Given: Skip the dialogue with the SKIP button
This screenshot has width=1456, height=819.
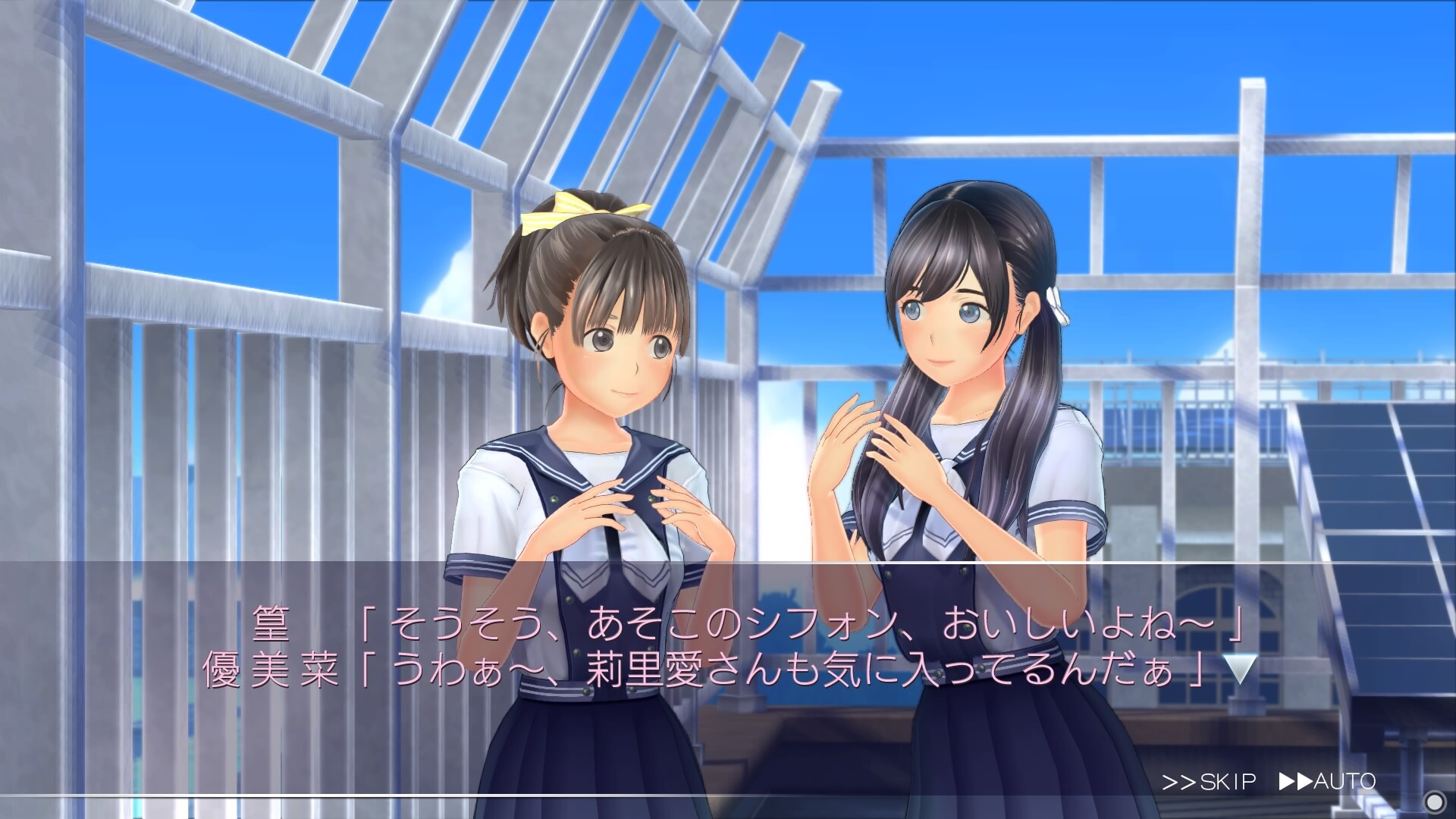Looking at the screenshot, I should (x=1209, y=781).
